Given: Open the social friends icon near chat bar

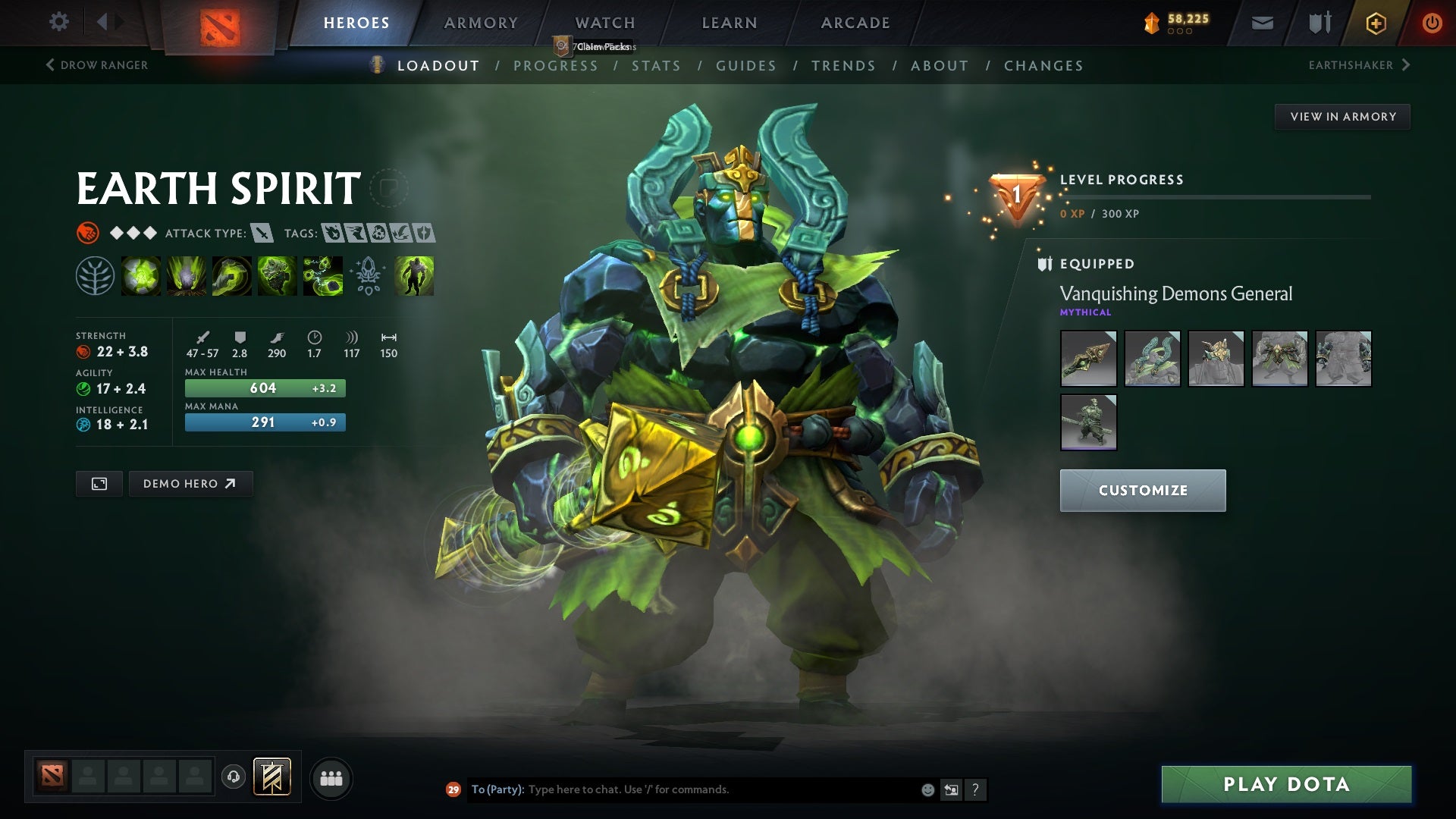Looking at the screenshot, I should point(332,777).
